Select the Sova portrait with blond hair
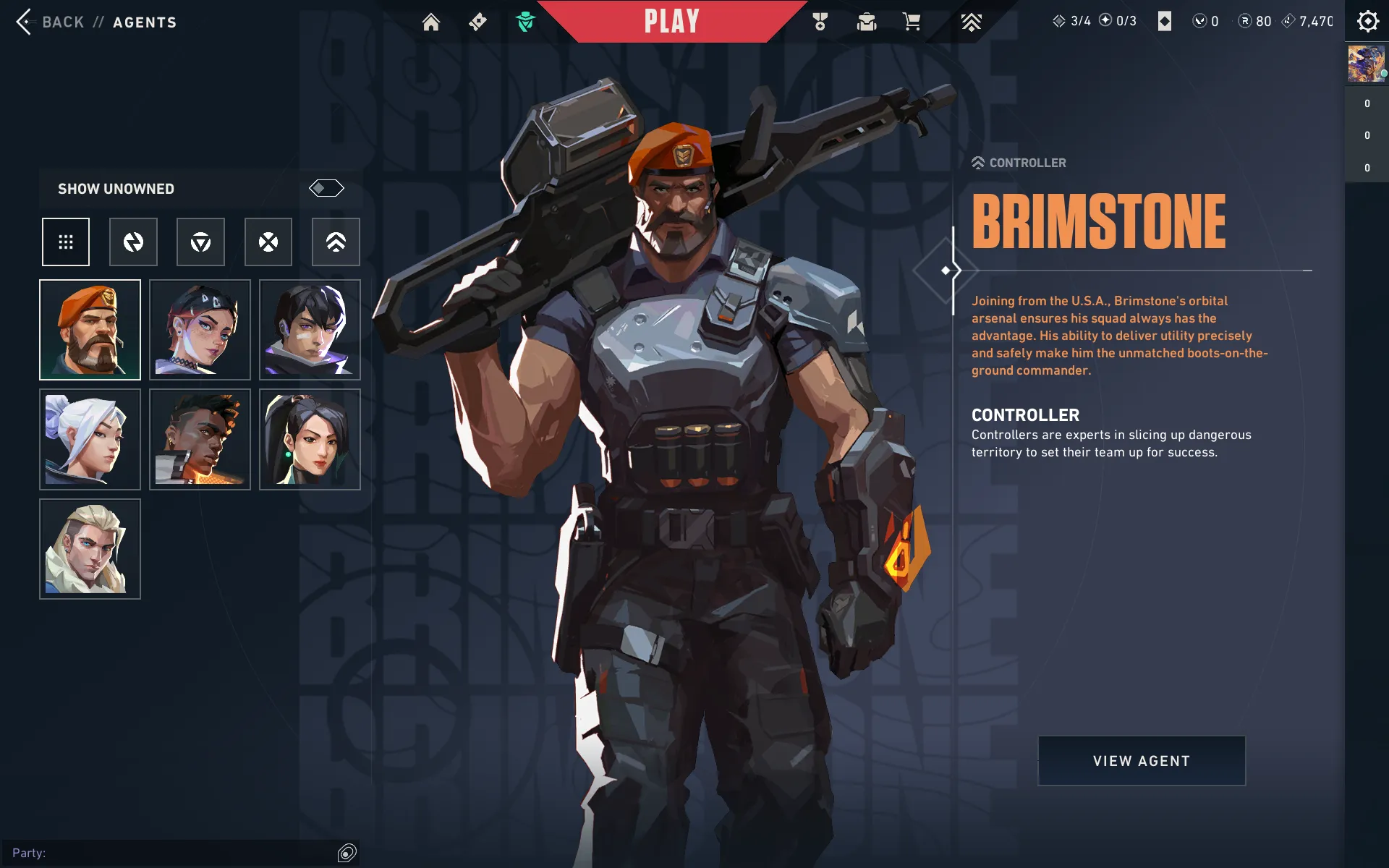 pyautogui.click(x=90, y=550)
